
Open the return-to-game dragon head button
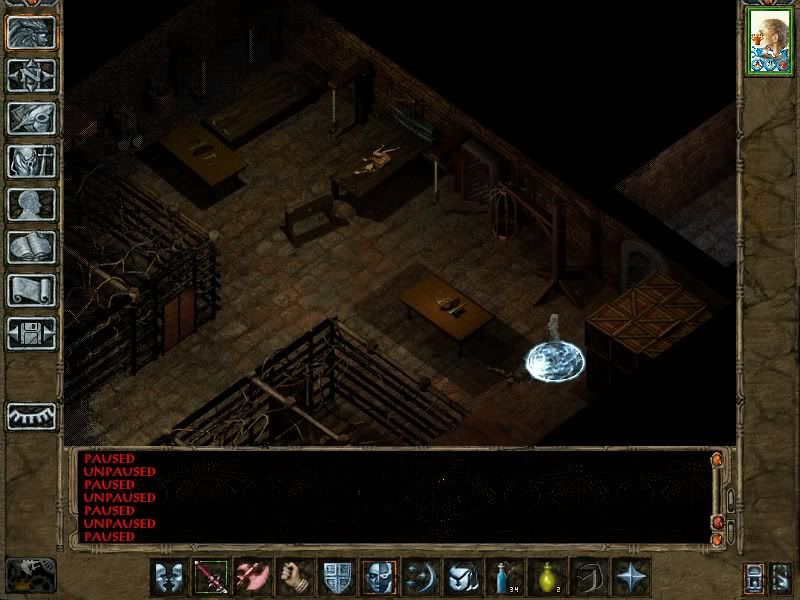pos(32,32)
